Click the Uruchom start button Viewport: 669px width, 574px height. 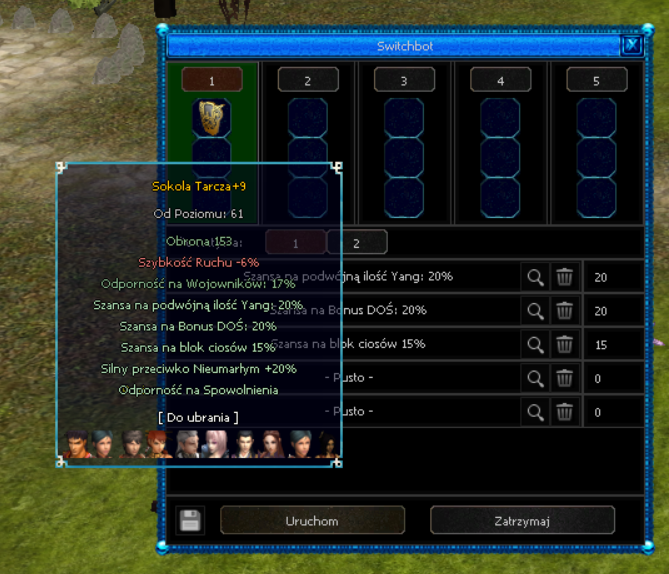312,520
